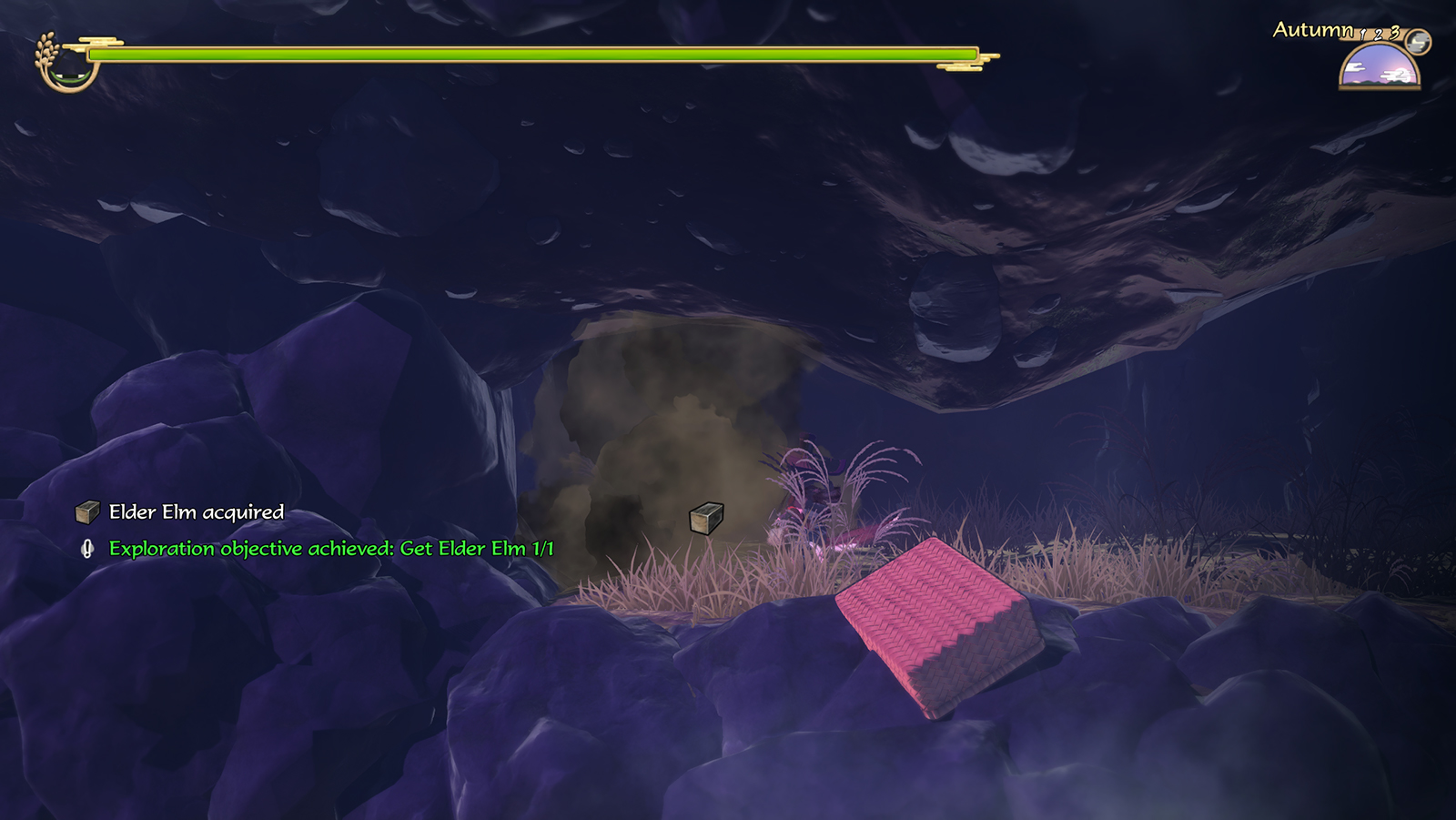Toggle day marker 1 on the season strip

[x=1362, y=35]
